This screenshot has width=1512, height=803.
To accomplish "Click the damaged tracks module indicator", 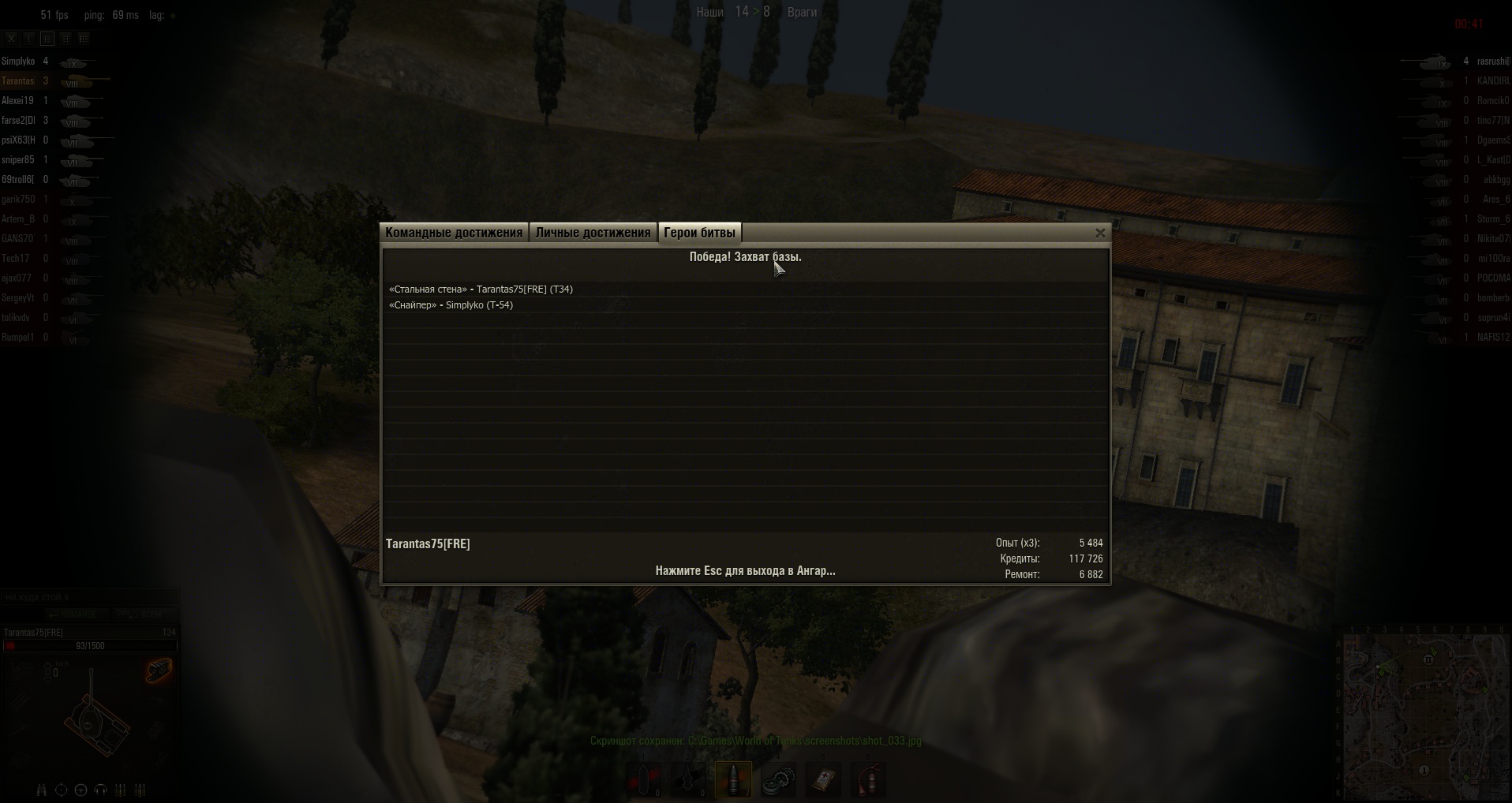I will (159, 671).
